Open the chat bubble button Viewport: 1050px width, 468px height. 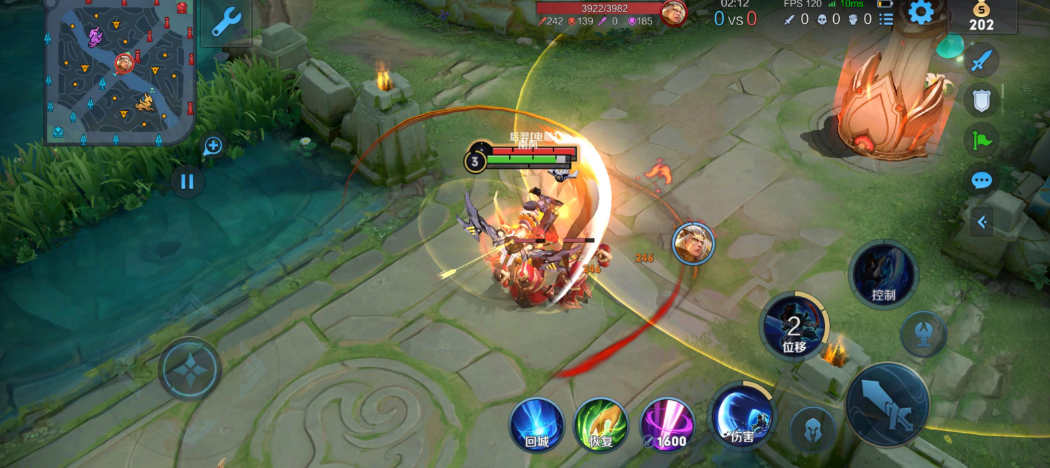click(x=981, y=180)
